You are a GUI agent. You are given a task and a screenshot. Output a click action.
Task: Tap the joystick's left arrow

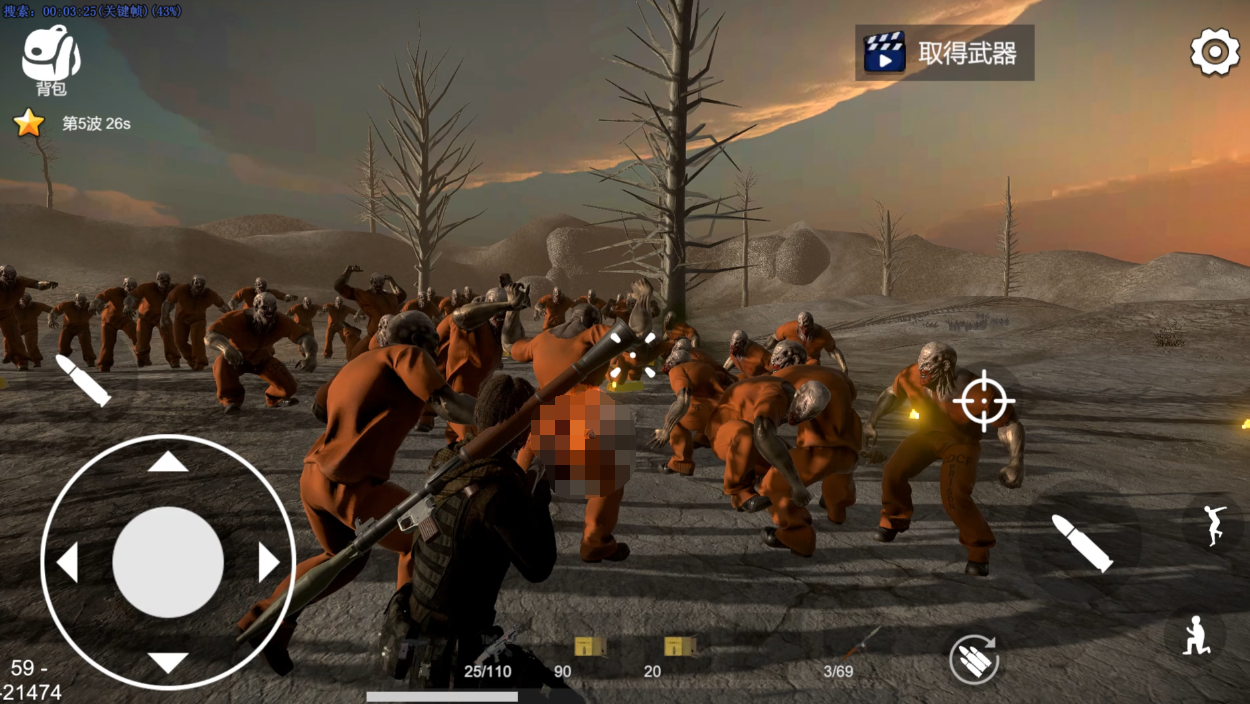(67, 562)
